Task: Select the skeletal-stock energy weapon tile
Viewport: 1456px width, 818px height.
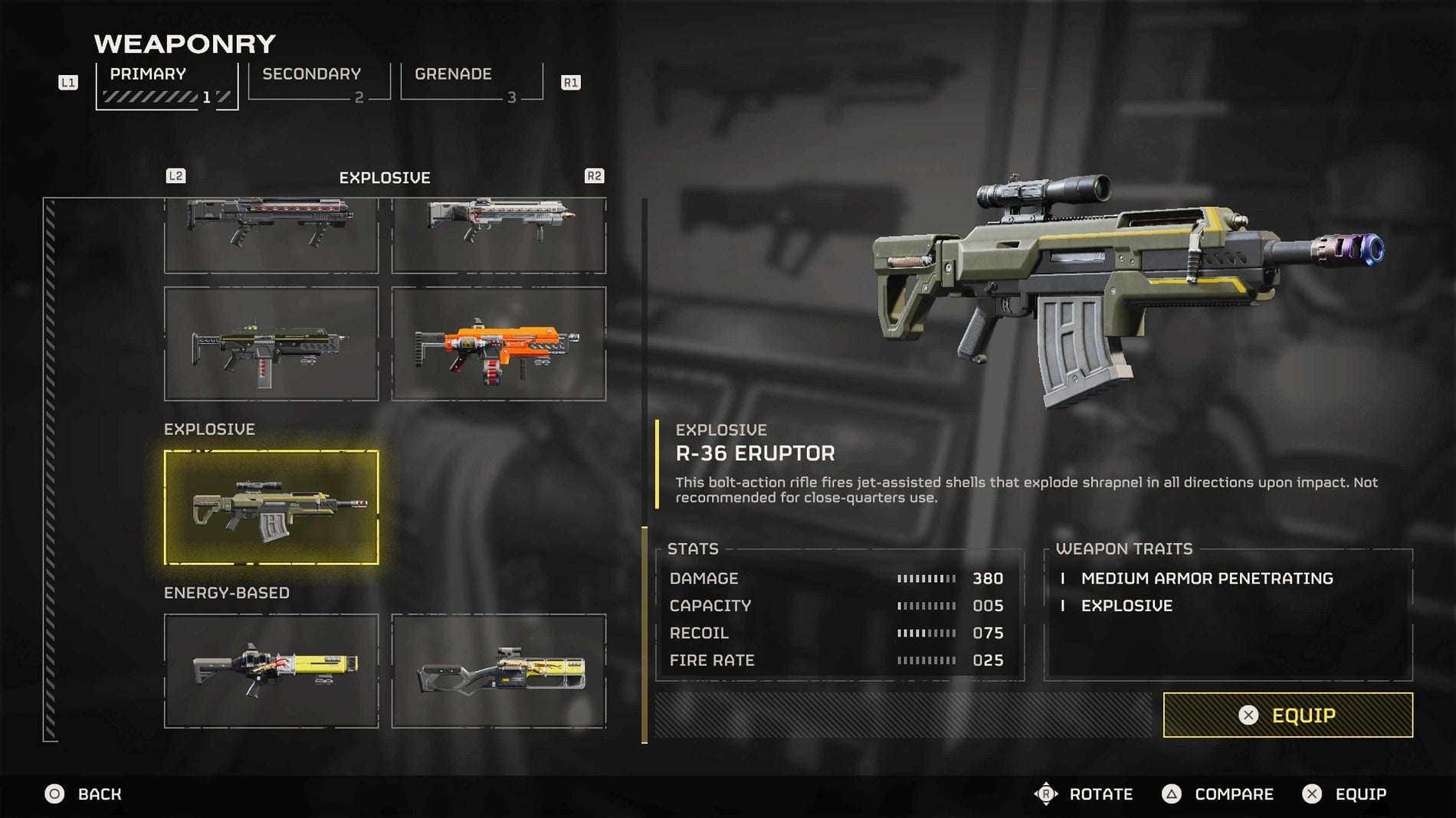Action: [x=498, y=670]
